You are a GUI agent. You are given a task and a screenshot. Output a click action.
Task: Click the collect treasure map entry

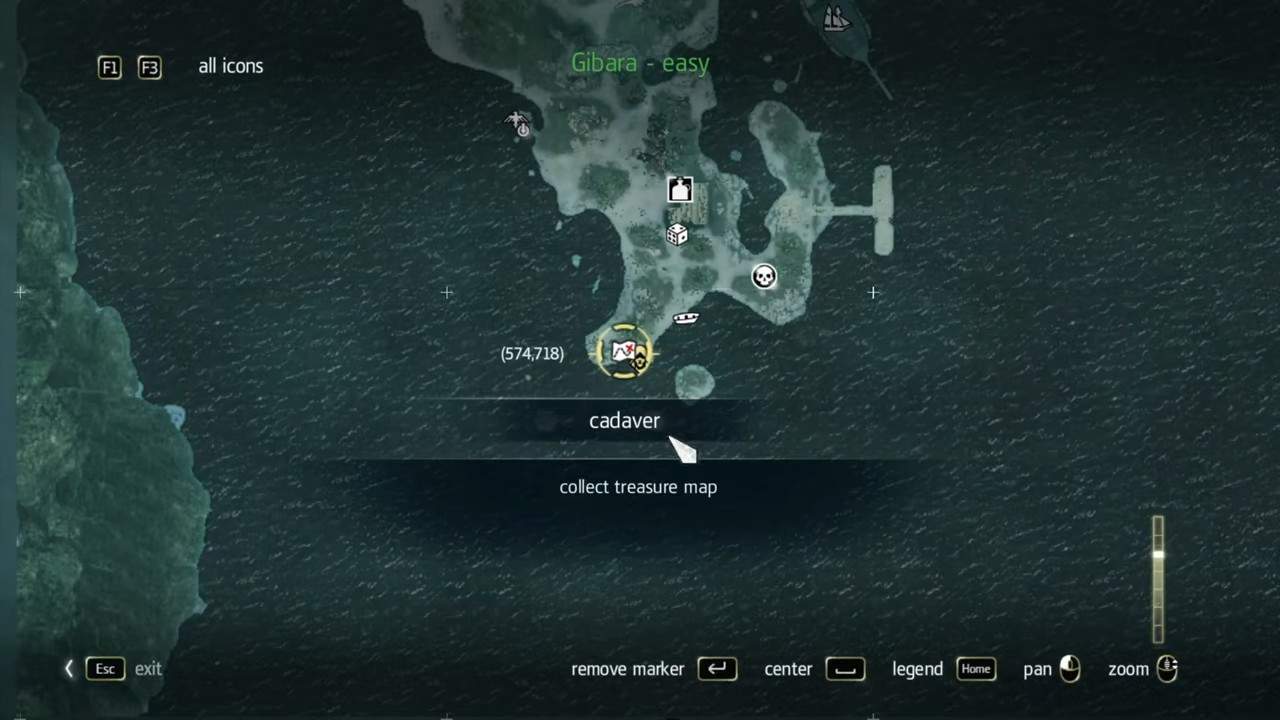pos(638,487)
